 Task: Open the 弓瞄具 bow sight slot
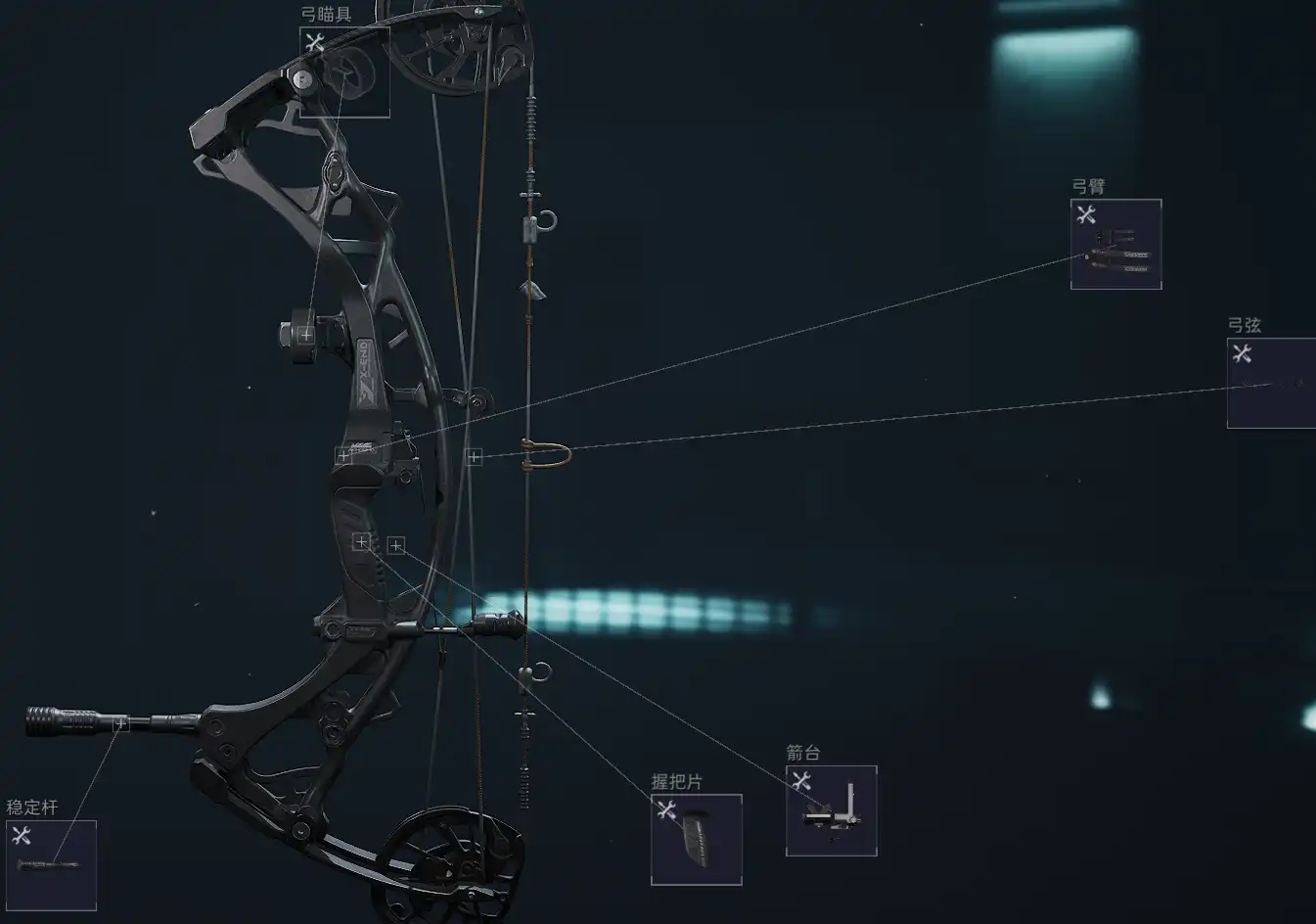tap(344, 72)
